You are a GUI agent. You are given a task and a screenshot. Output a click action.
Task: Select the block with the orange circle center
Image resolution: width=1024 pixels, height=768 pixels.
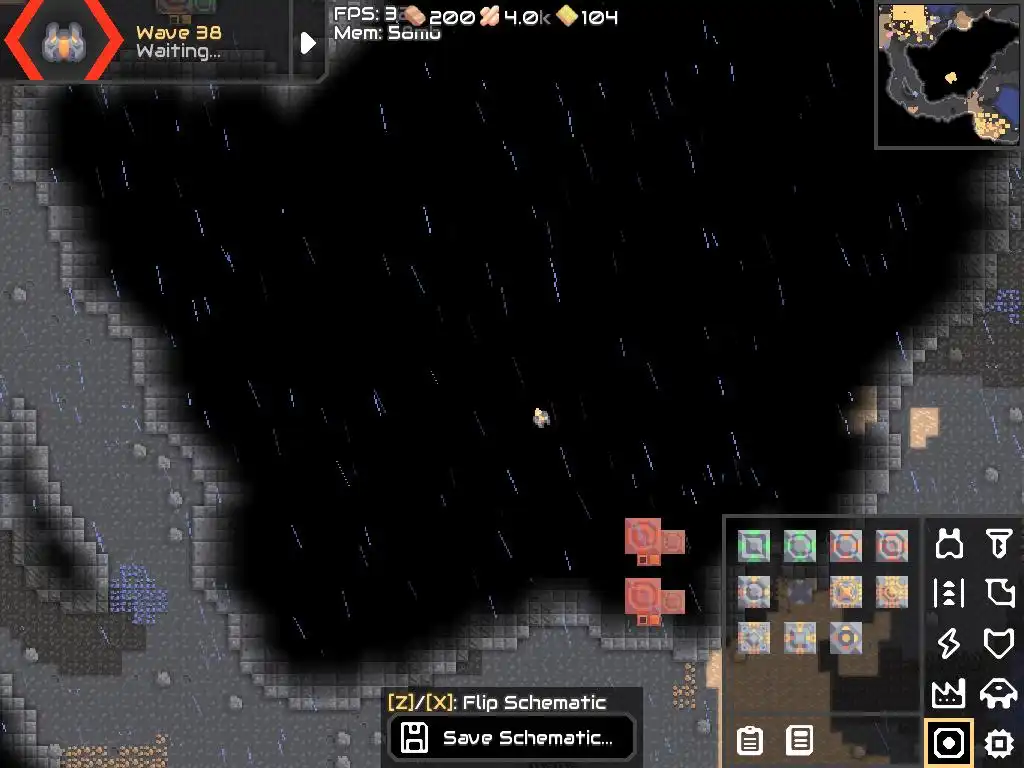coord(845,636)
